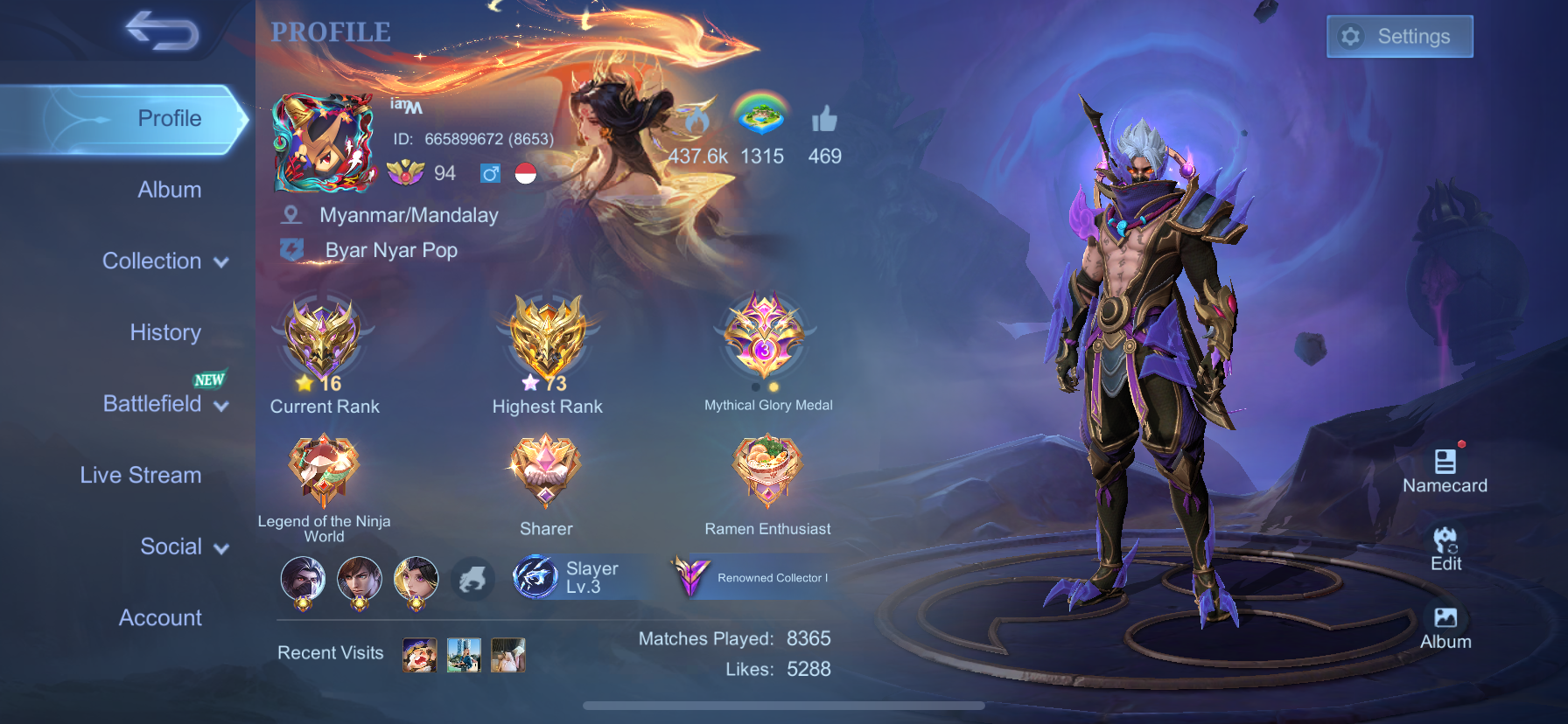The height and width of the screenshot is (724, 1568).
Task: Open the Settings button
Action: pos(1399,37)
